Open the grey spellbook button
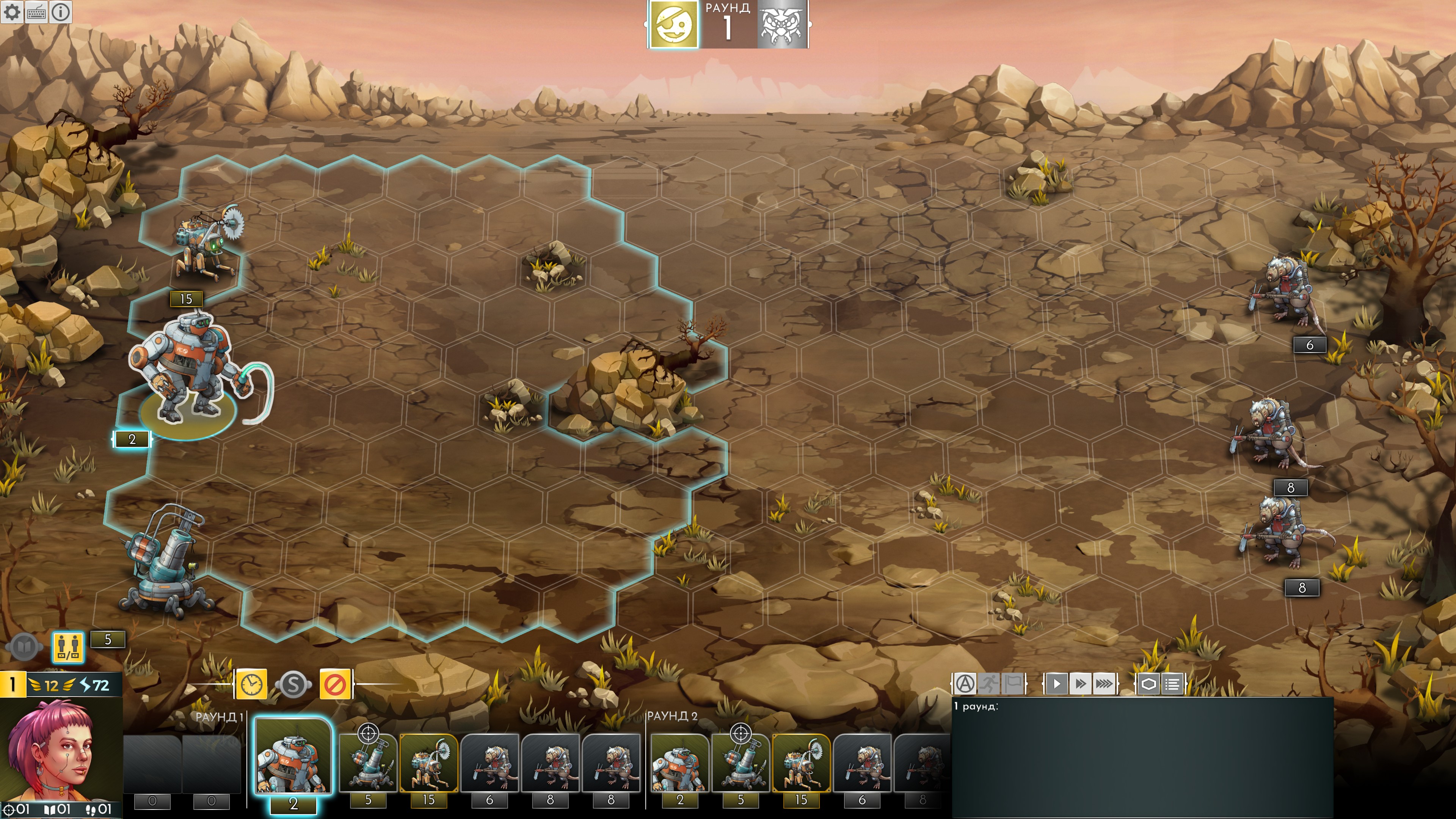1456x819 pixels. coord(24,646)
